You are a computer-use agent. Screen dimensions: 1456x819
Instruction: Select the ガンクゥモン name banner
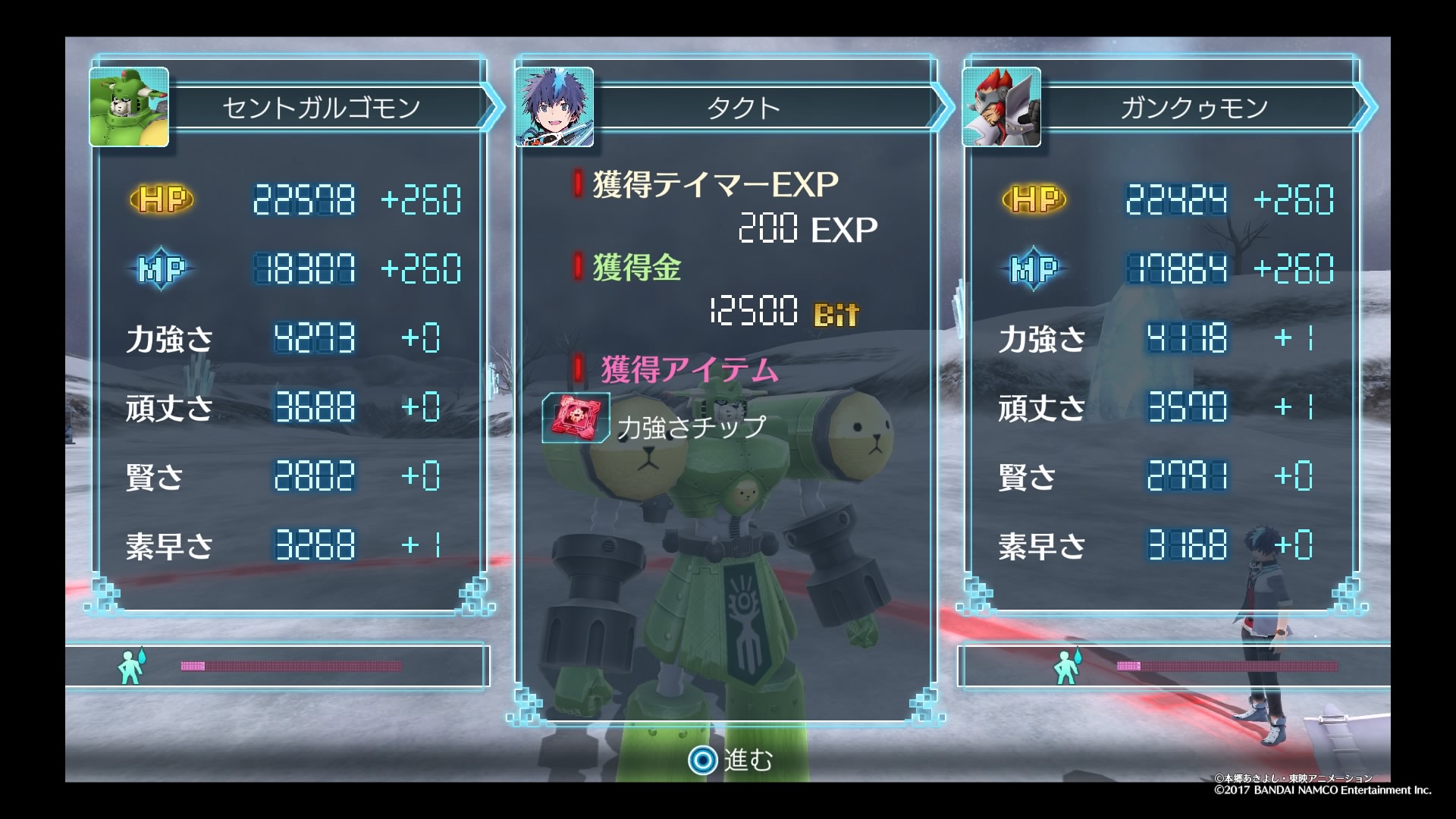[x=1194, y=108]
